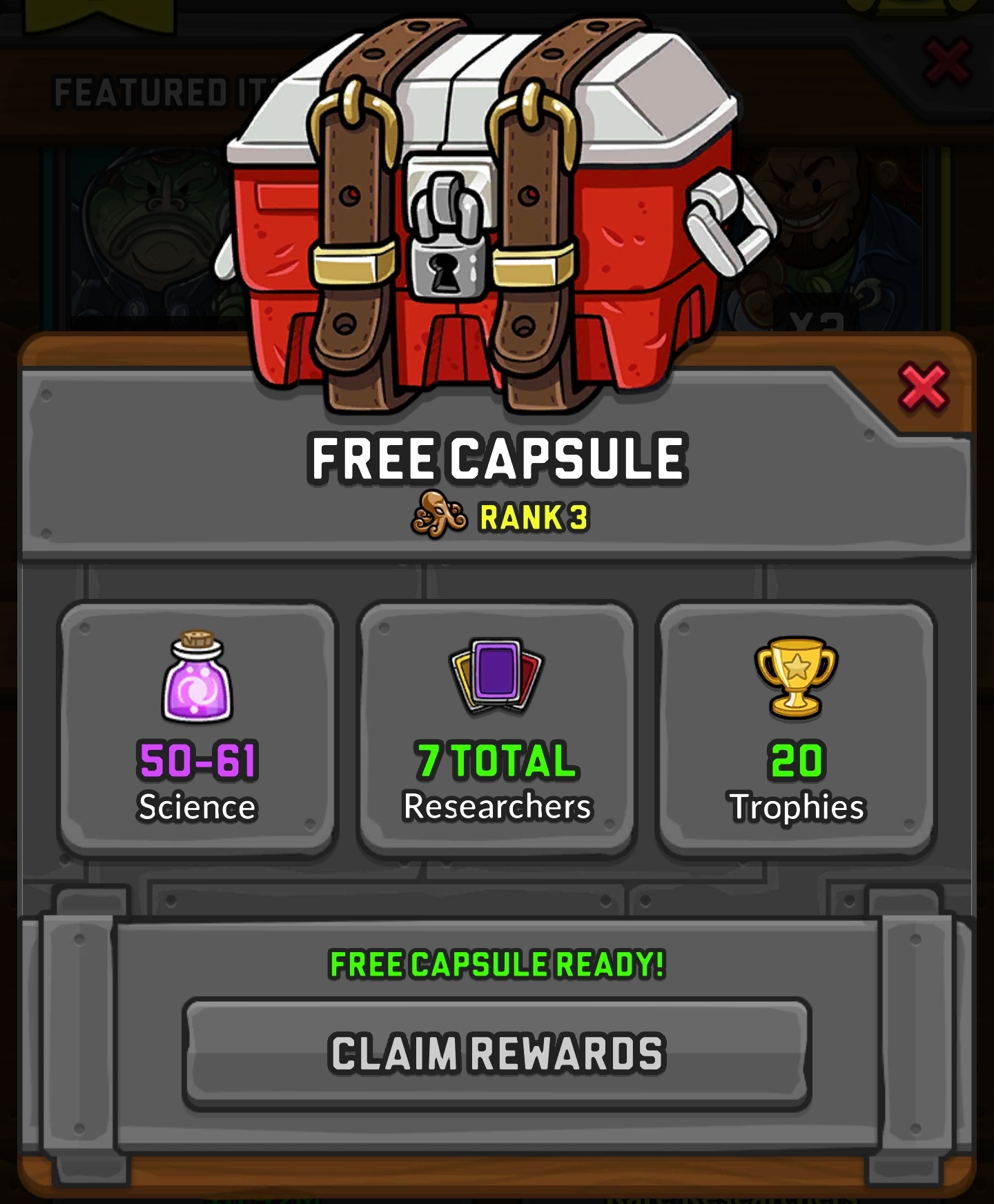Tap the padlock on the red capsule cooler
The height and width of the screenshot is (1204, 994).
449,269
